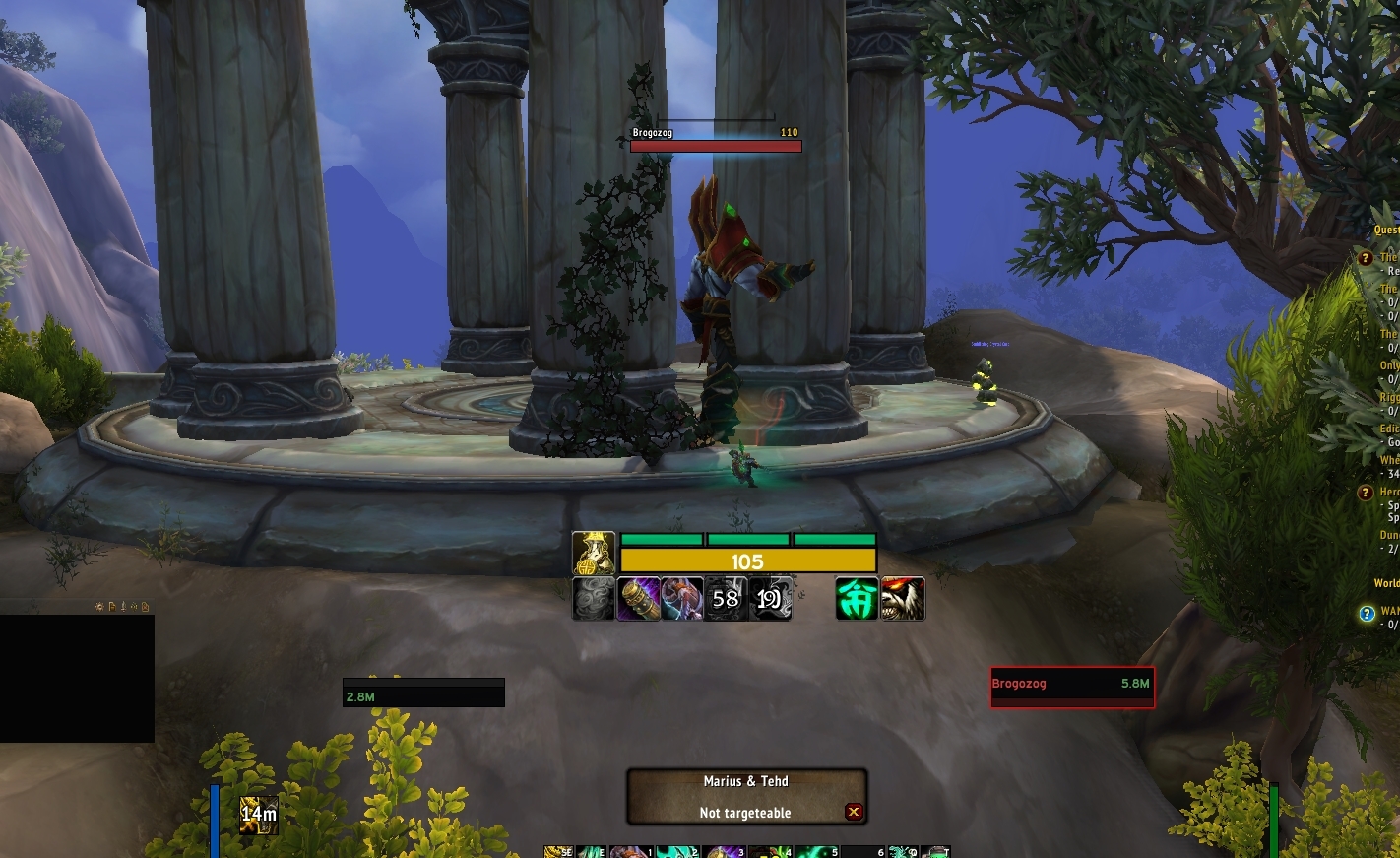
Task: Activate the golden keg ability with purple glow
Action: click(x=638, y=599)
